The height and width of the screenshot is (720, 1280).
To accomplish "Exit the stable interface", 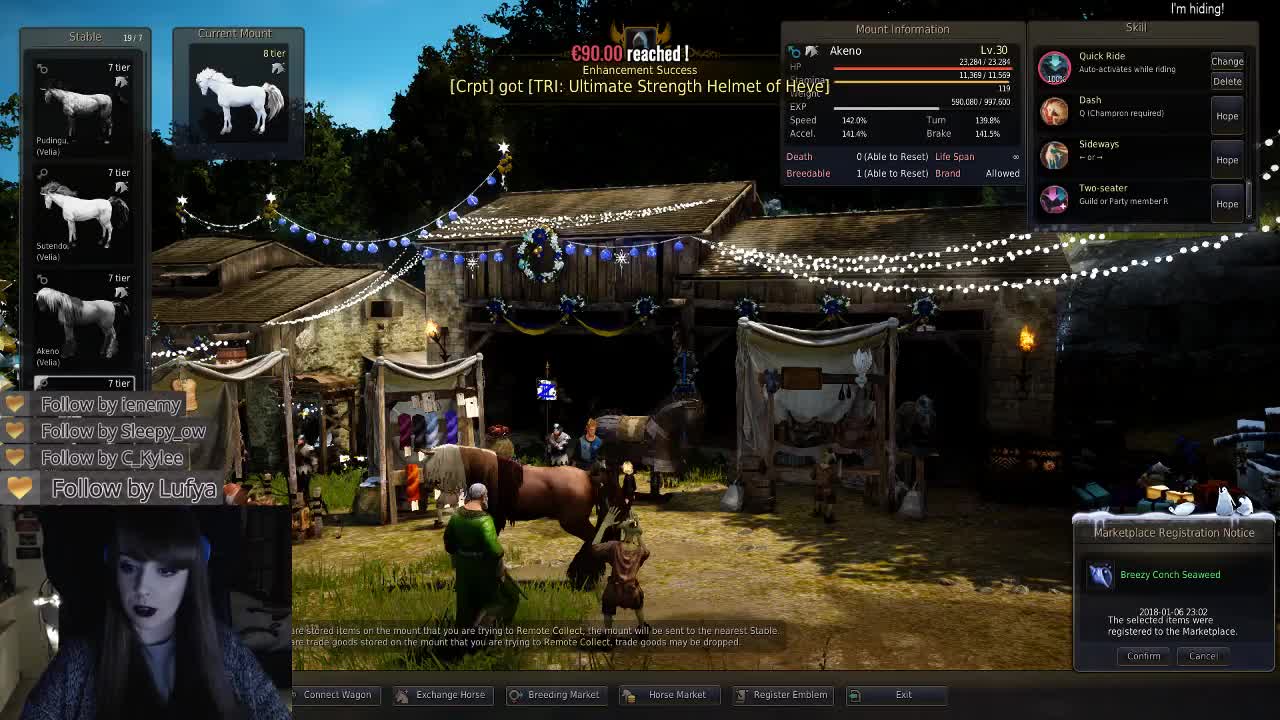I will click(902, 694).
